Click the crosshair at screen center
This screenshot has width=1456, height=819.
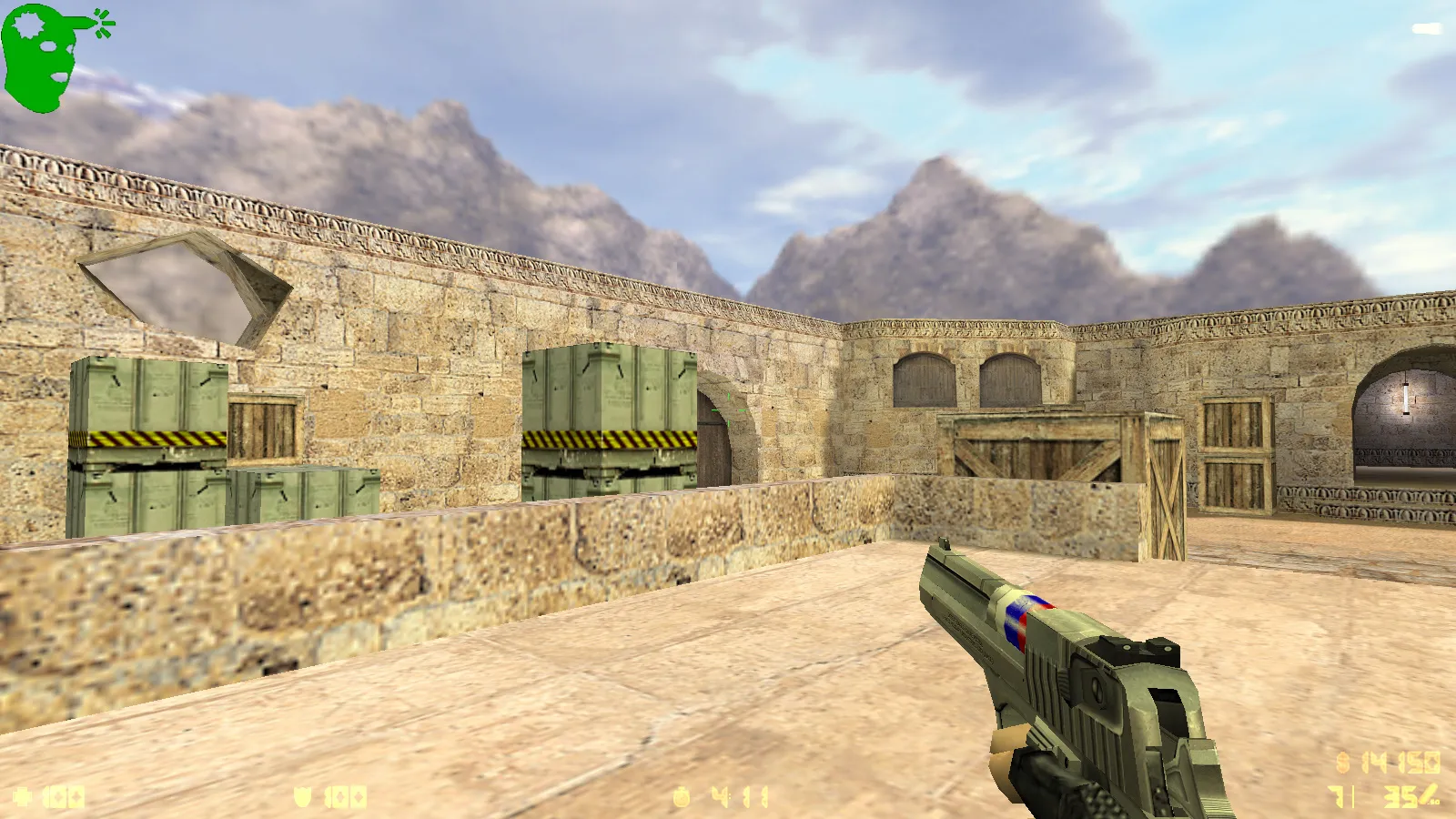point(728,409)
